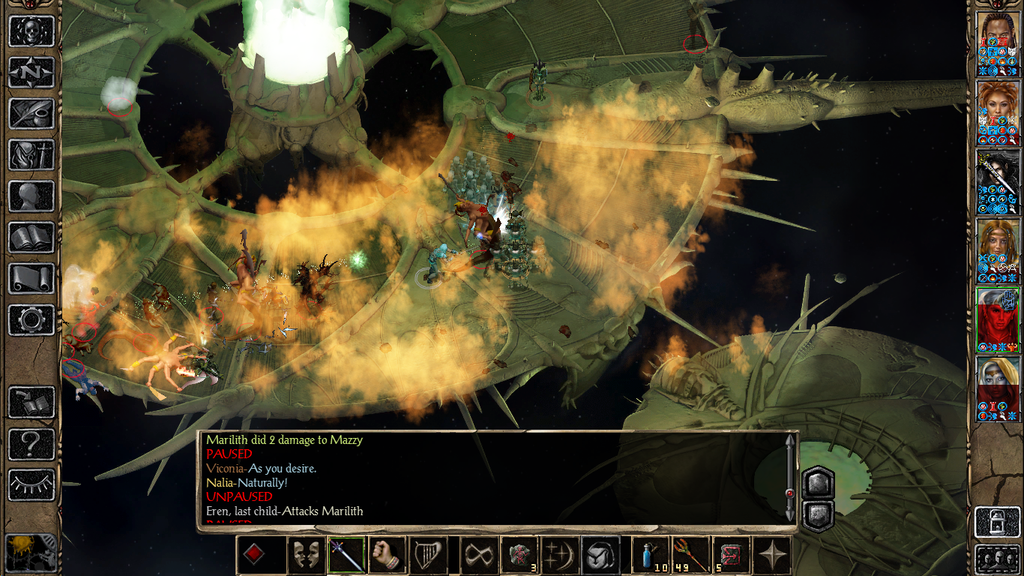Activate the harp bard song button

(428, 555)
